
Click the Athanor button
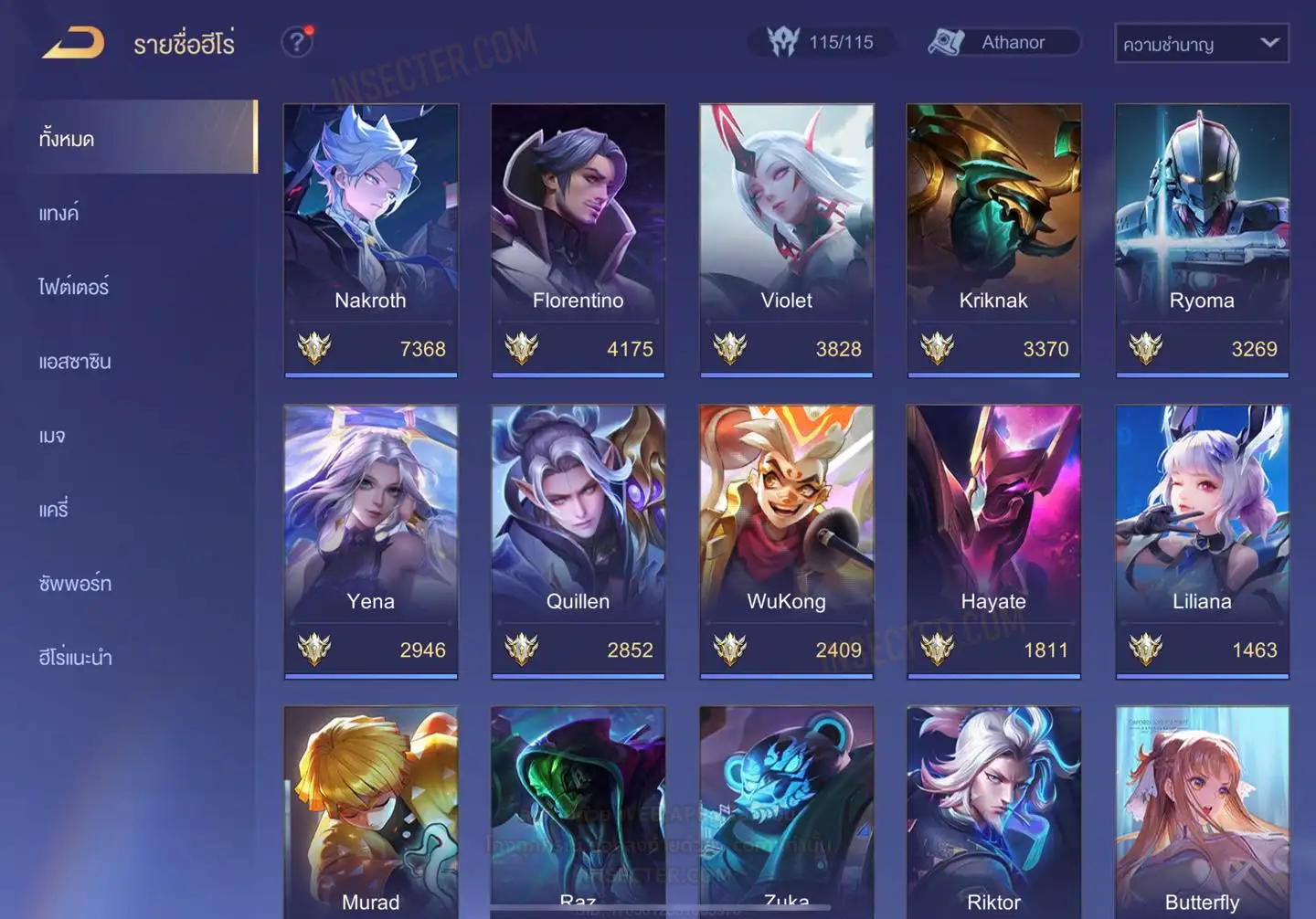(1004, 43)
